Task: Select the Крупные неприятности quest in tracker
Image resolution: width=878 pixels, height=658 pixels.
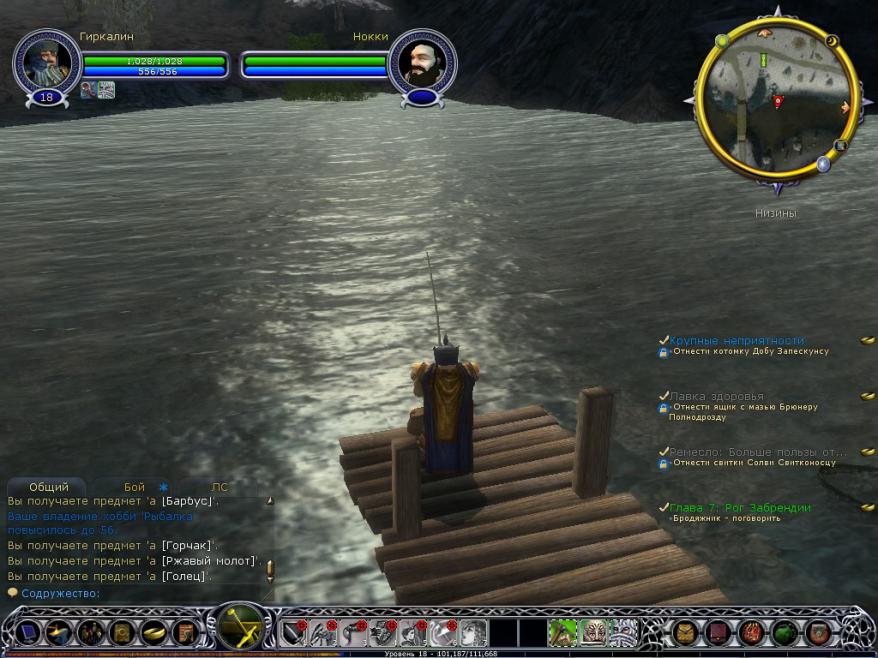Action: 737,340
